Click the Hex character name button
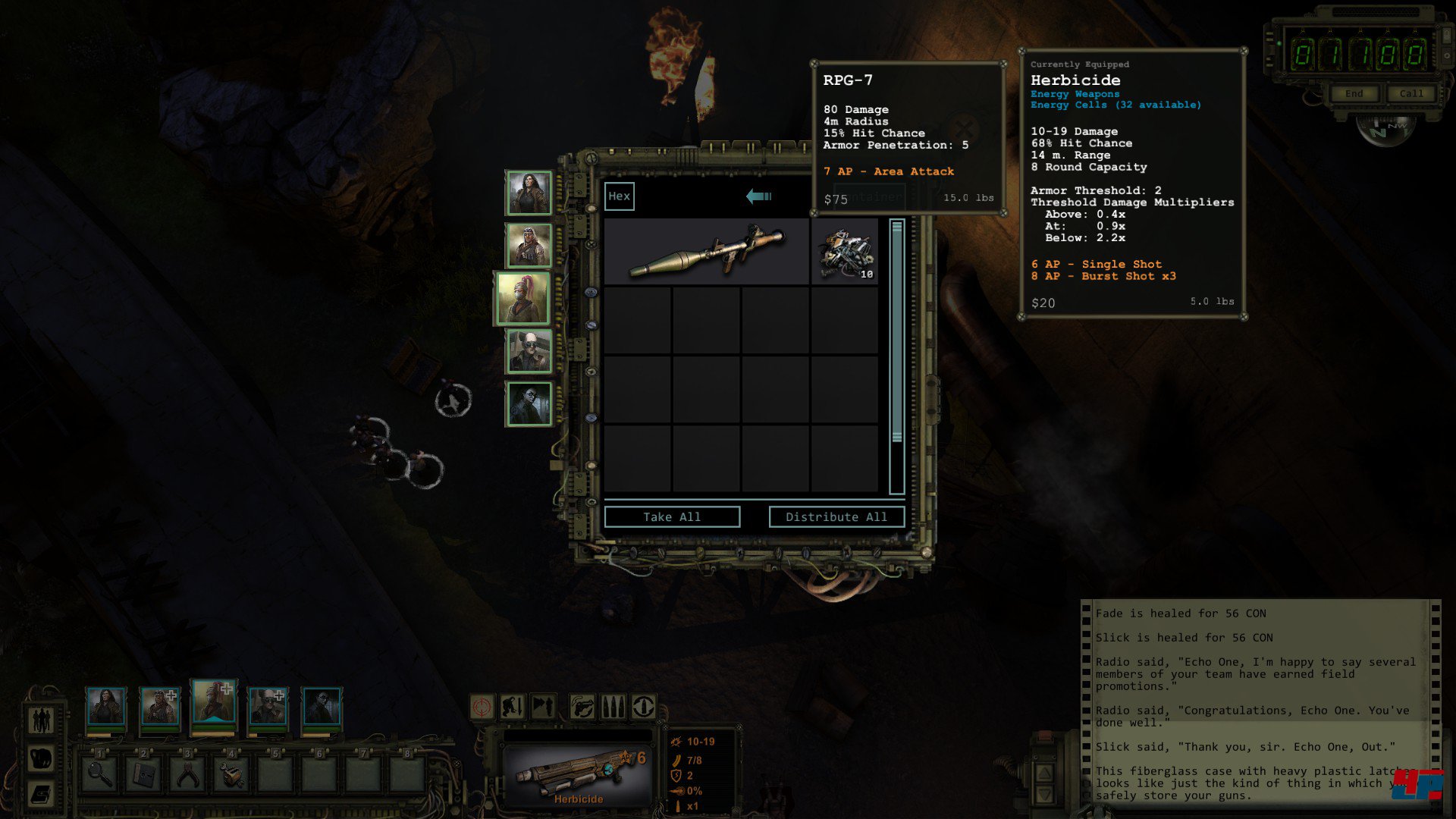Image resolution: width=1456 pixels, height=819 pixels. click(619, 196)
